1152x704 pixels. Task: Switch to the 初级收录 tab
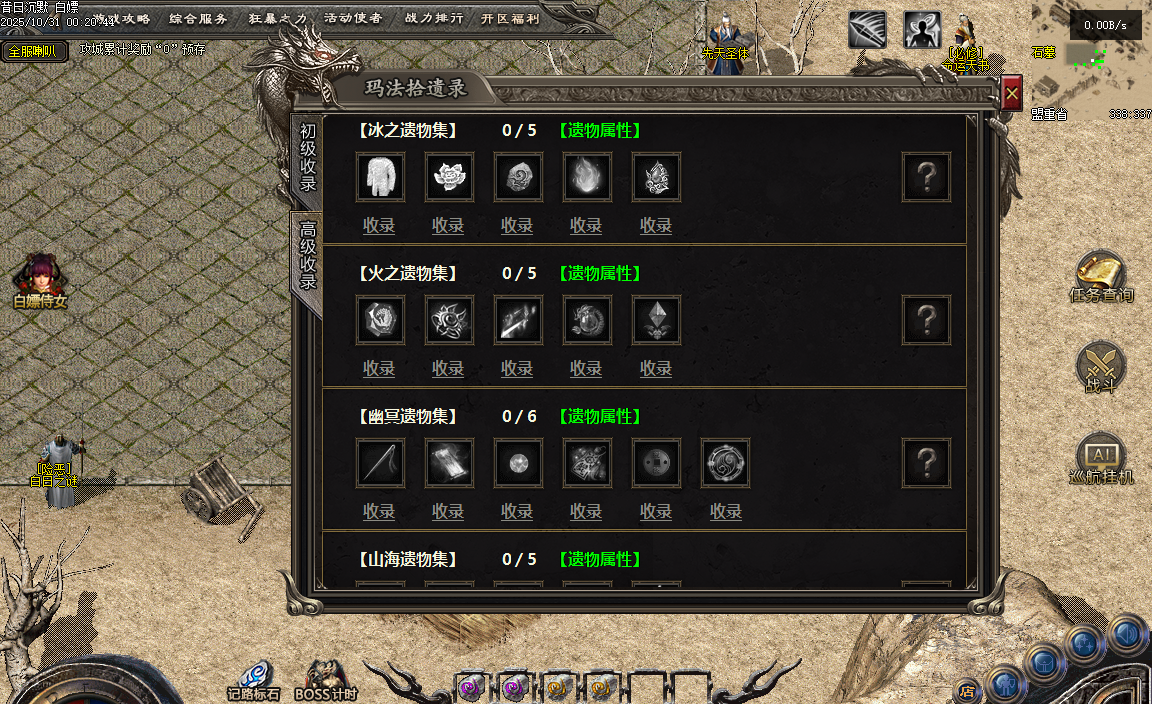[308, 158]
